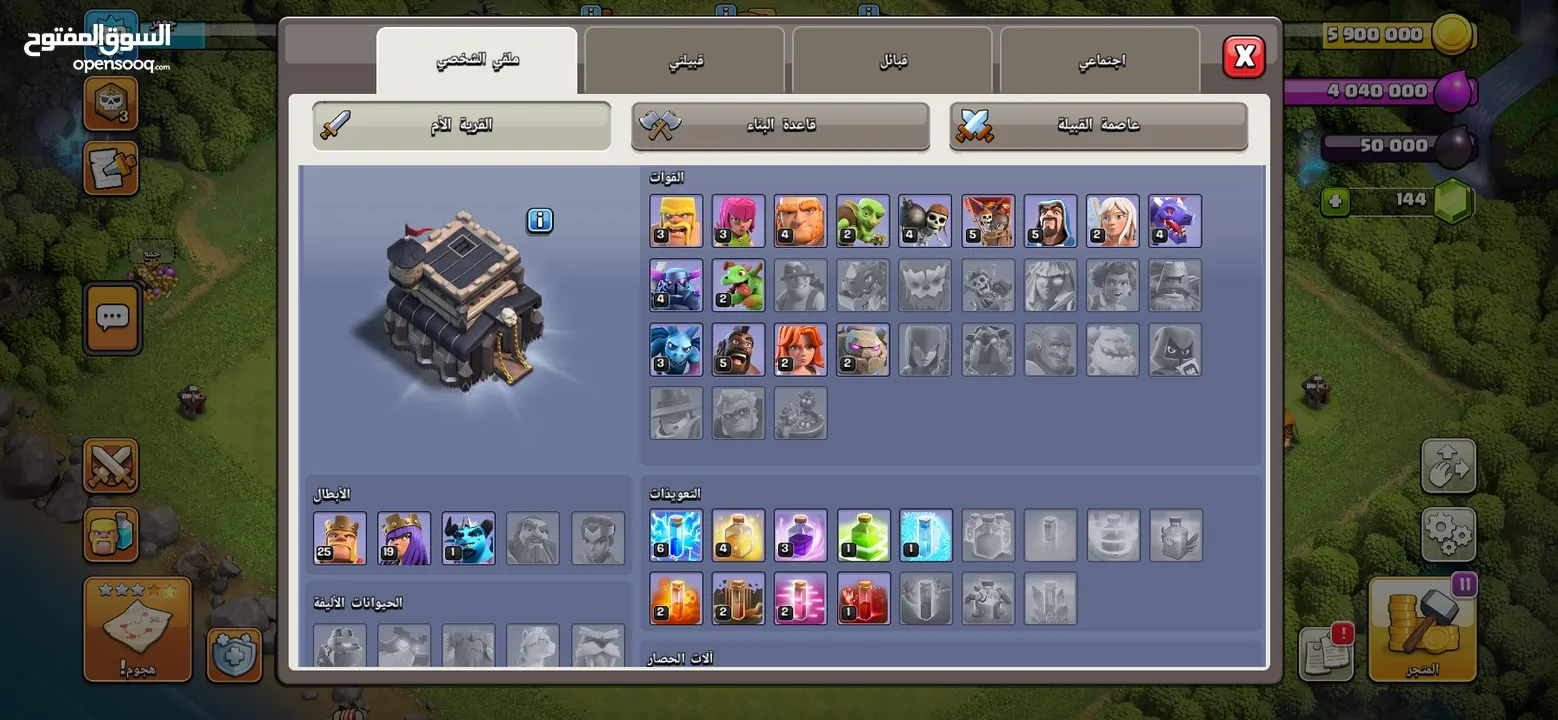
Task: Open the Dragon troop details
Action: (1175, 220)
